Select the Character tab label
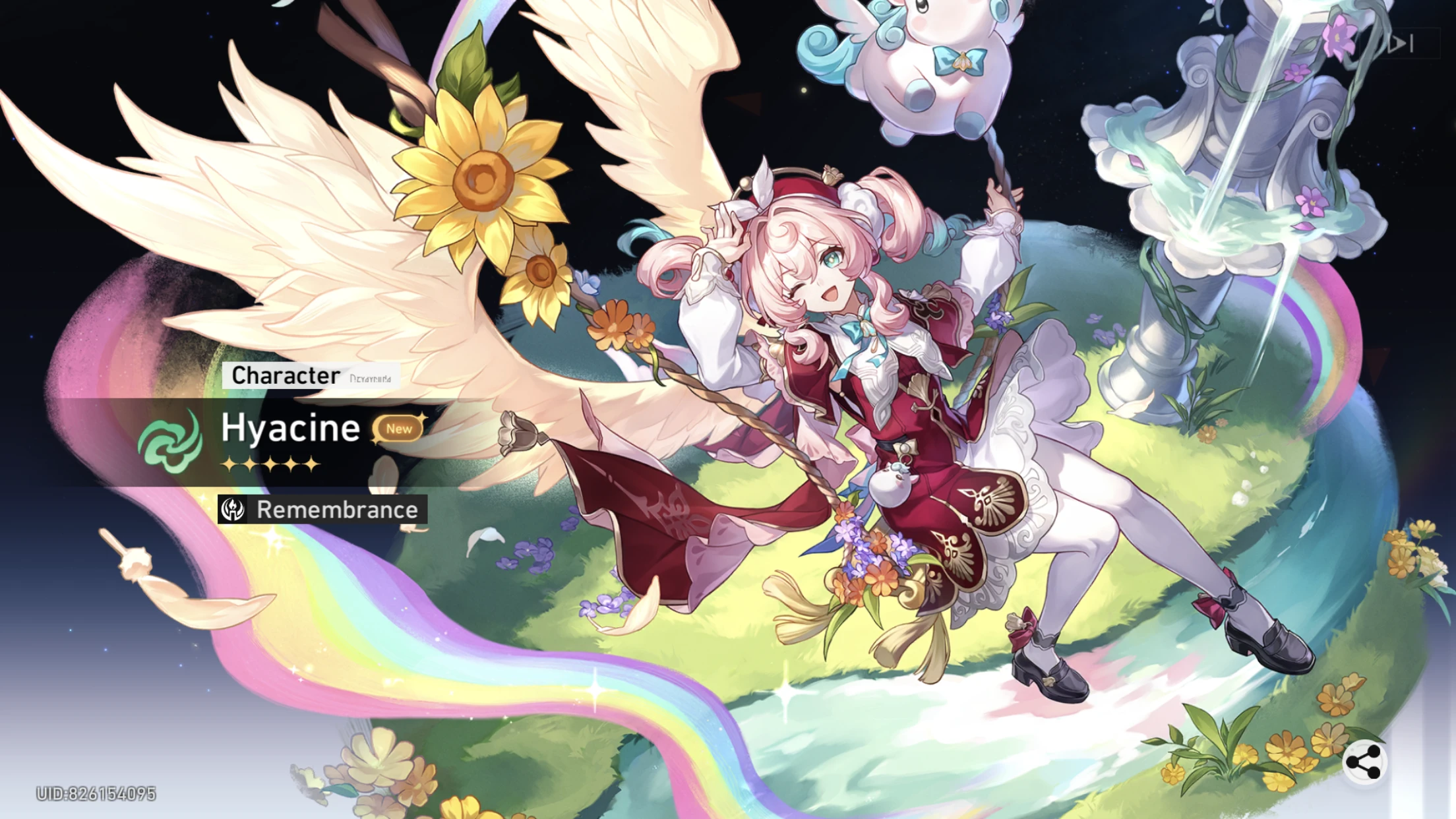This screenshot has width=1456, height=819. coord(285,377)
